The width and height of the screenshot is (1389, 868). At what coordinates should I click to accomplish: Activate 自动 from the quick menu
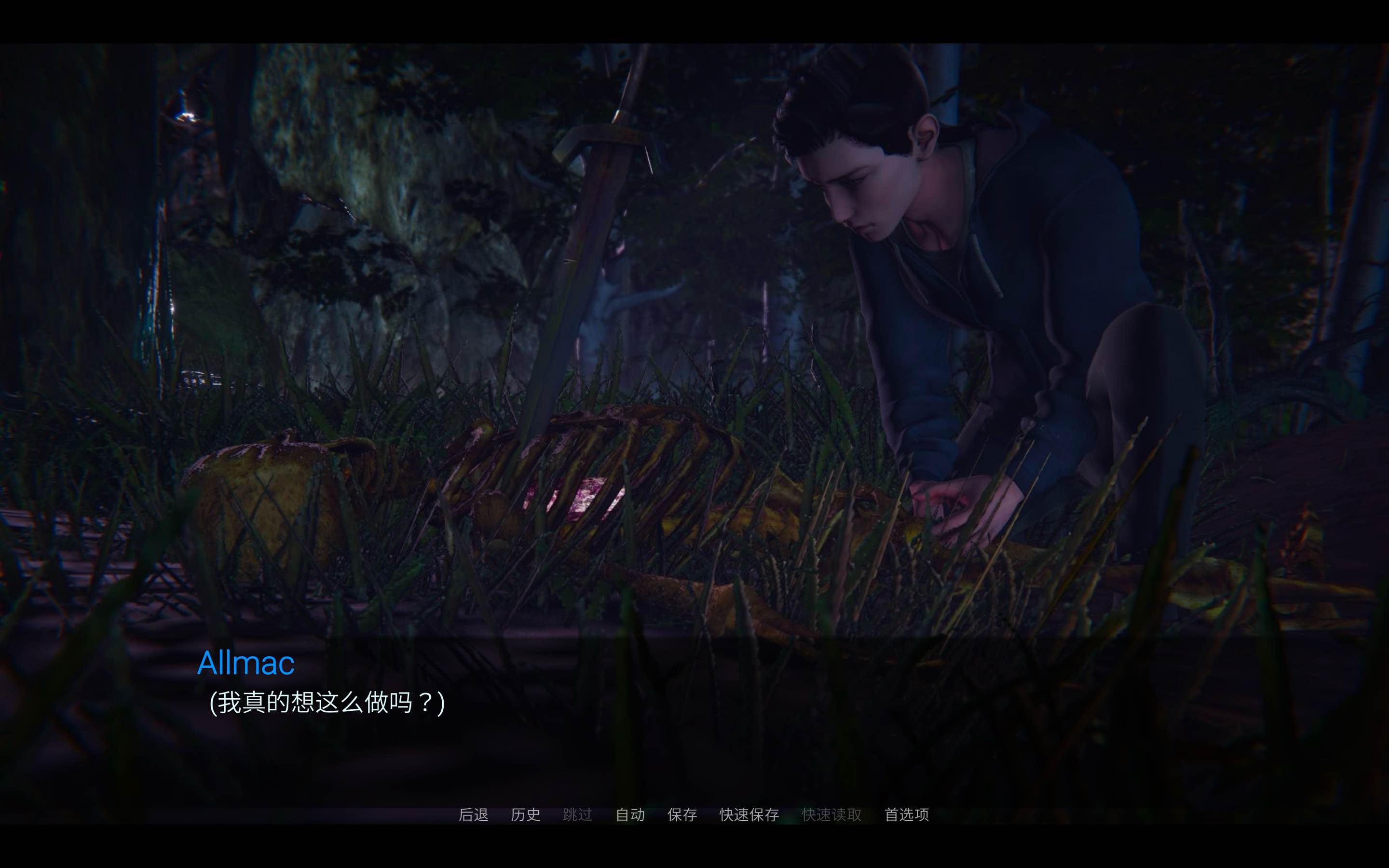click(x=630, y=814)
